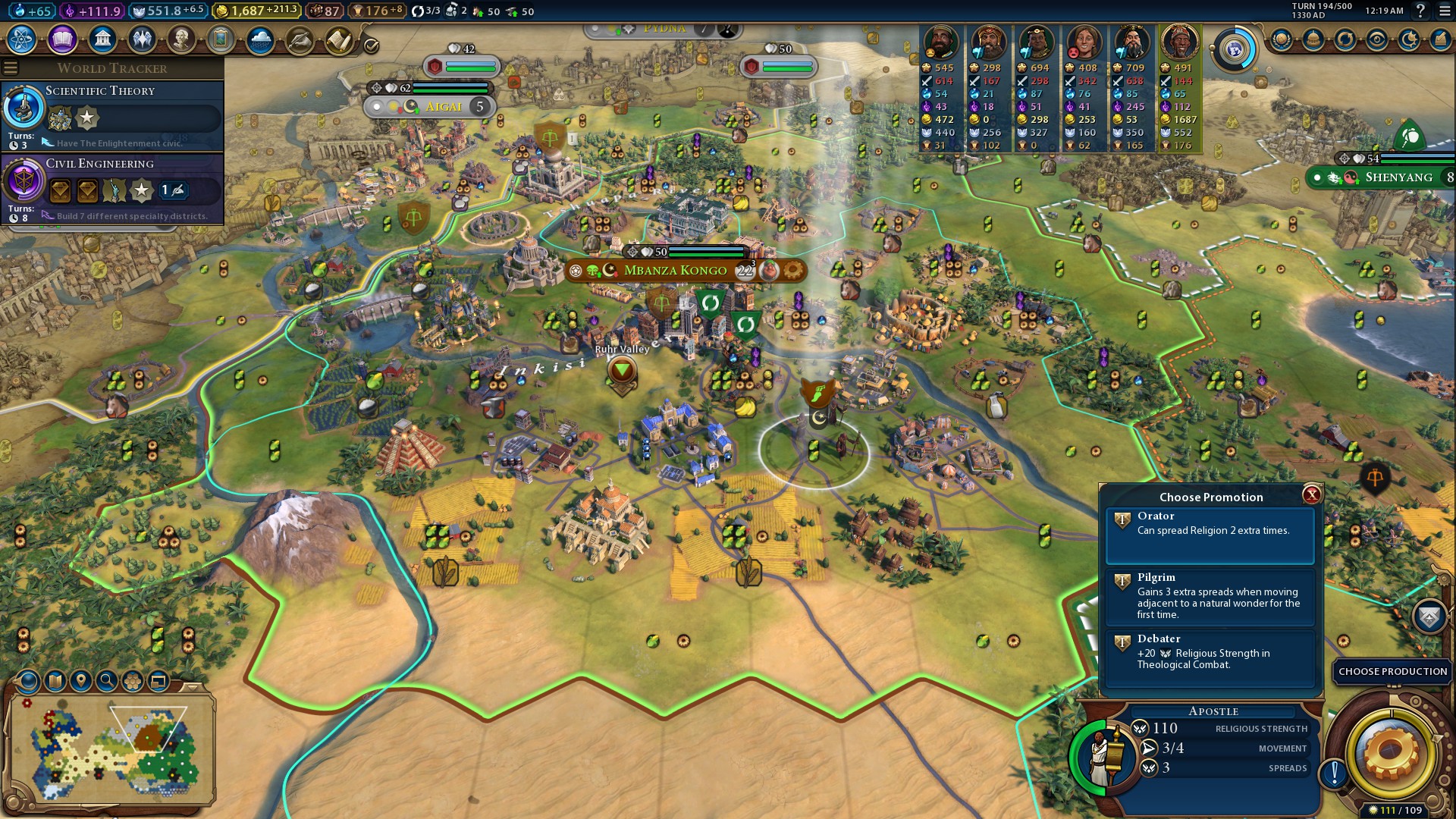Select the Pilgrim promotion
1456x819 pixels.
(x=1210, y=597)
